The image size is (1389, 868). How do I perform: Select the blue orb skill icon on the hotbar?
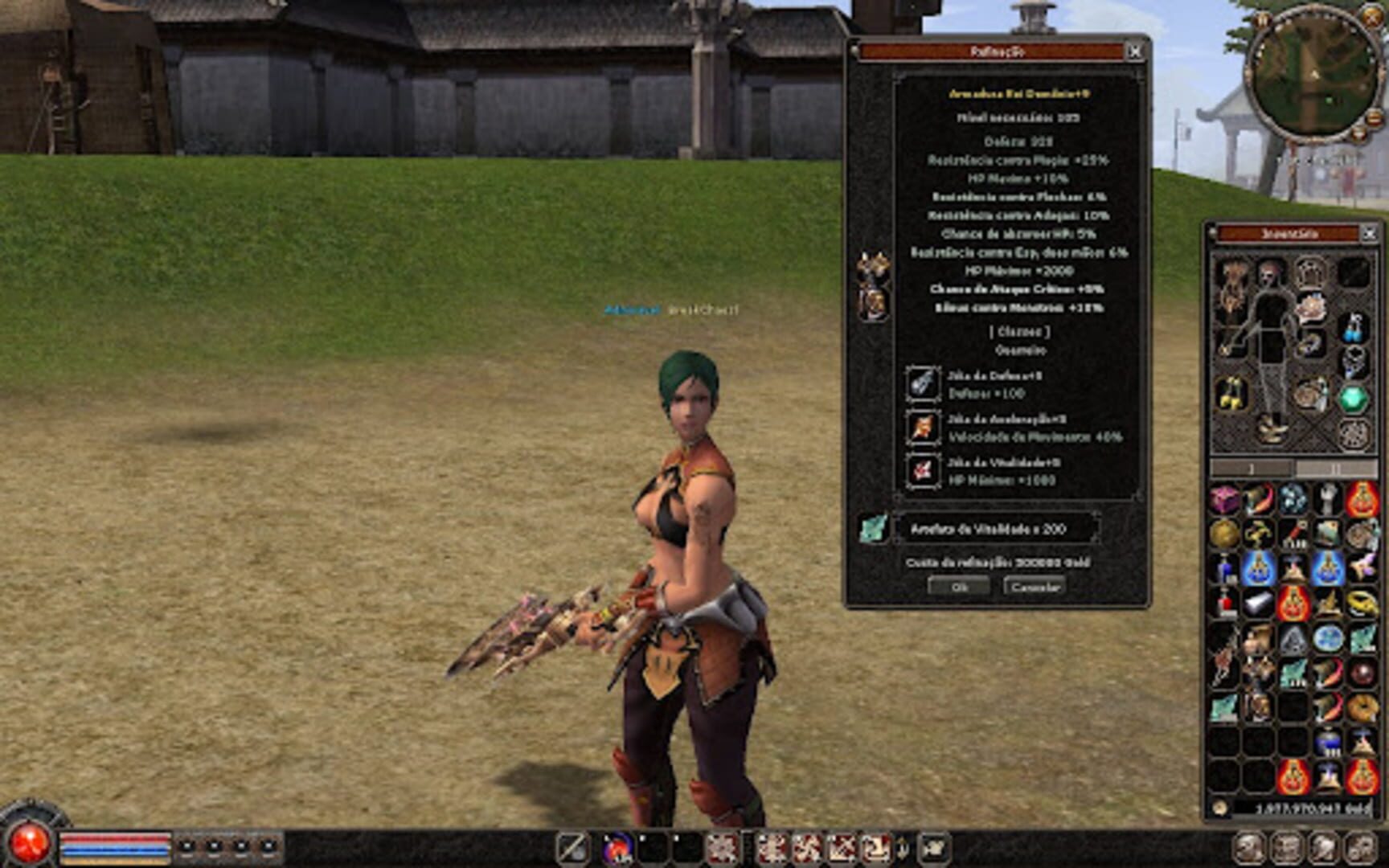point(617,848)
